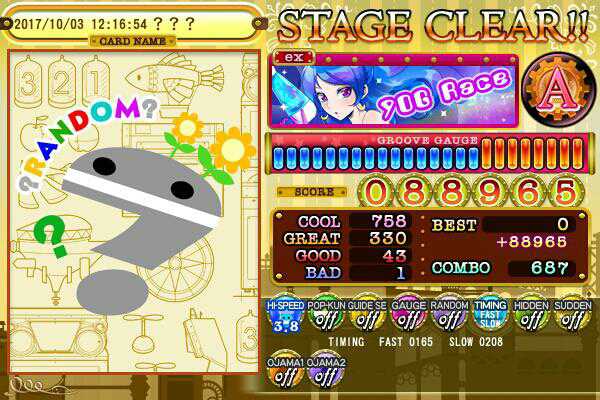Select the HI-SPEED 3.8 option icon
Screen dimensions: 600x400
click(x=286, y=315)
